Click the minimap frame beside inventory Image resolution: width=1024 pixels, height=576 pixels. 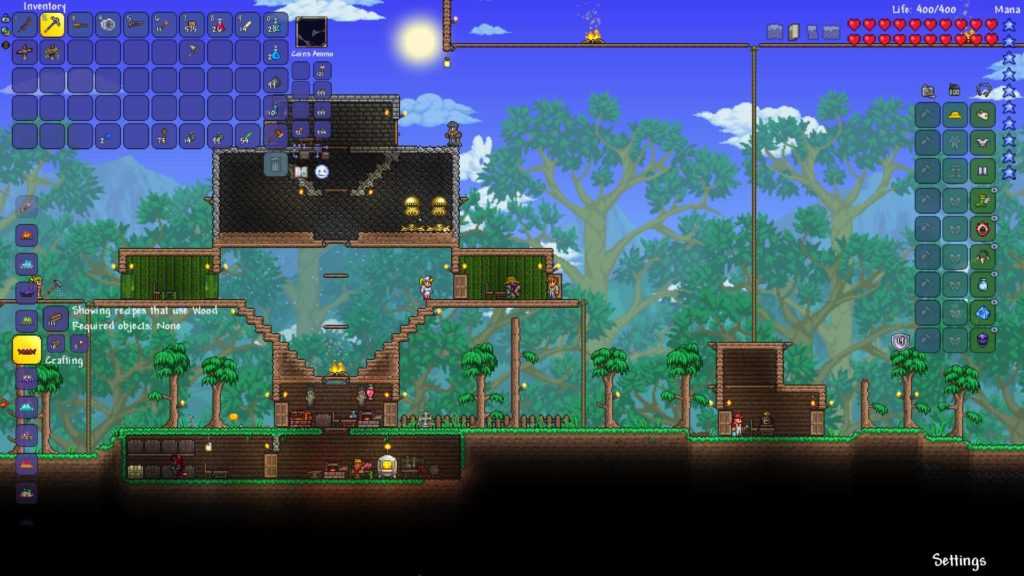click(312, 32)
